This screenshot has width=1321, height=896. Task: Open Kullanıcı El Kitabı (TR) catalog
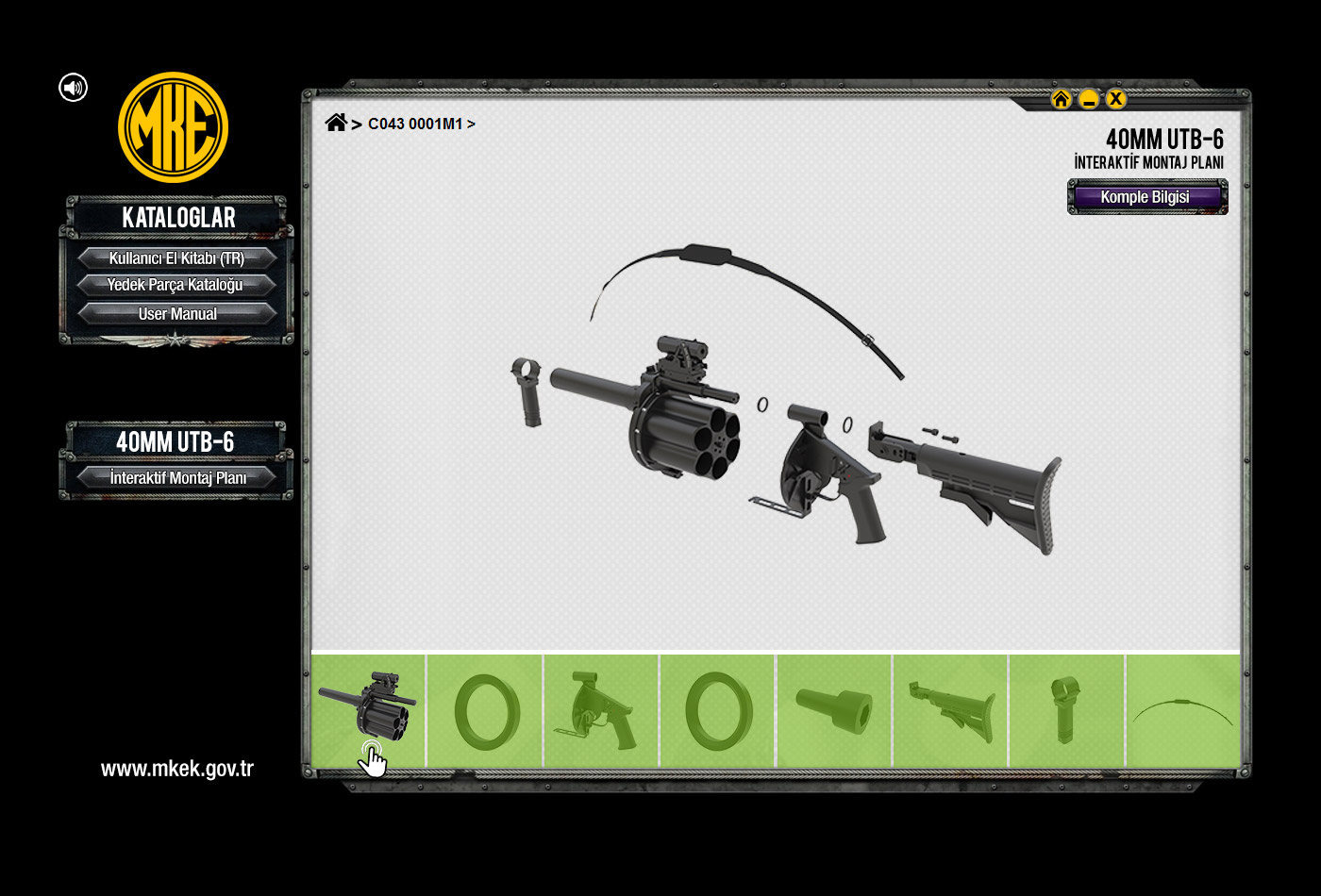pyautogui.click(x=176, y=258)
